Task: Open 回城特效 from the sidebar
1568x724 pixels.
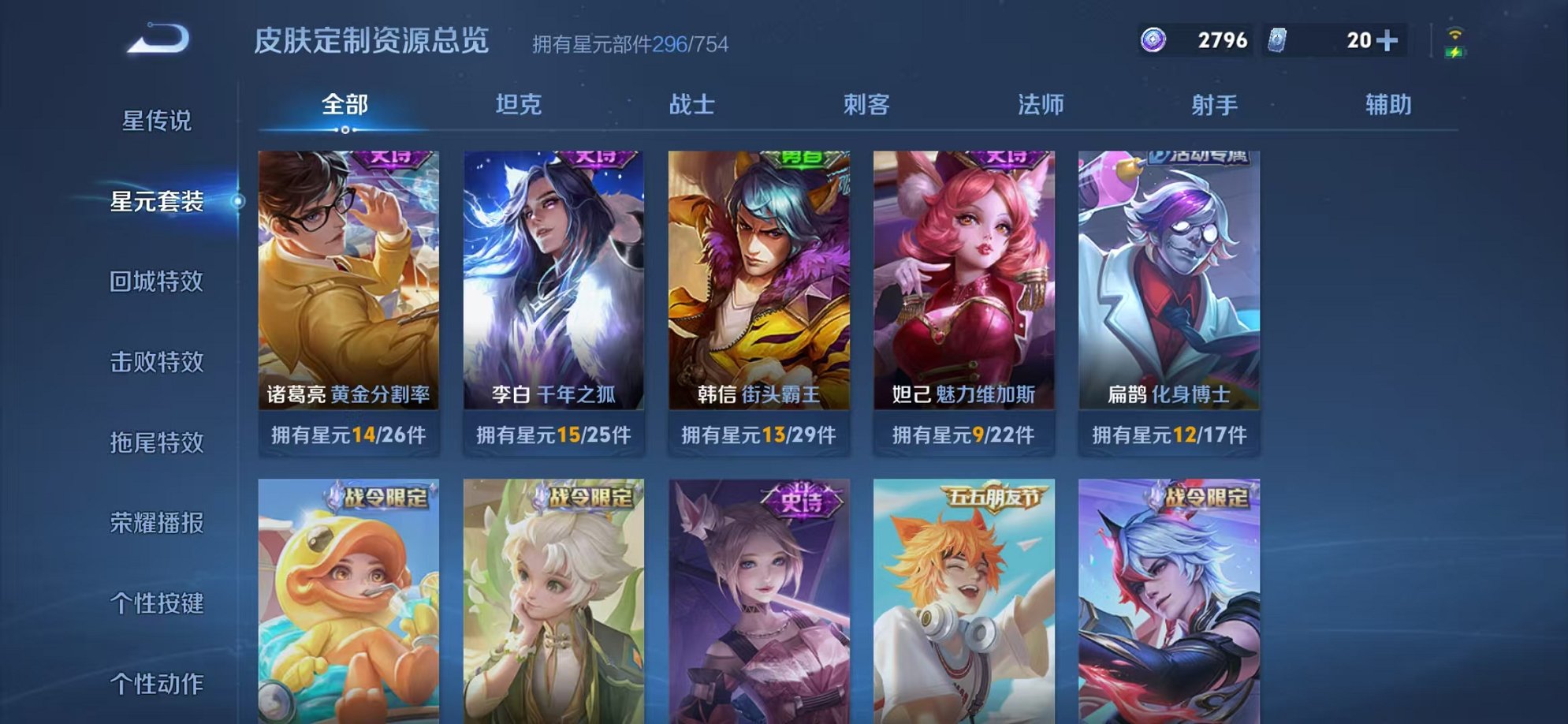Action: [x=156, y=281]
